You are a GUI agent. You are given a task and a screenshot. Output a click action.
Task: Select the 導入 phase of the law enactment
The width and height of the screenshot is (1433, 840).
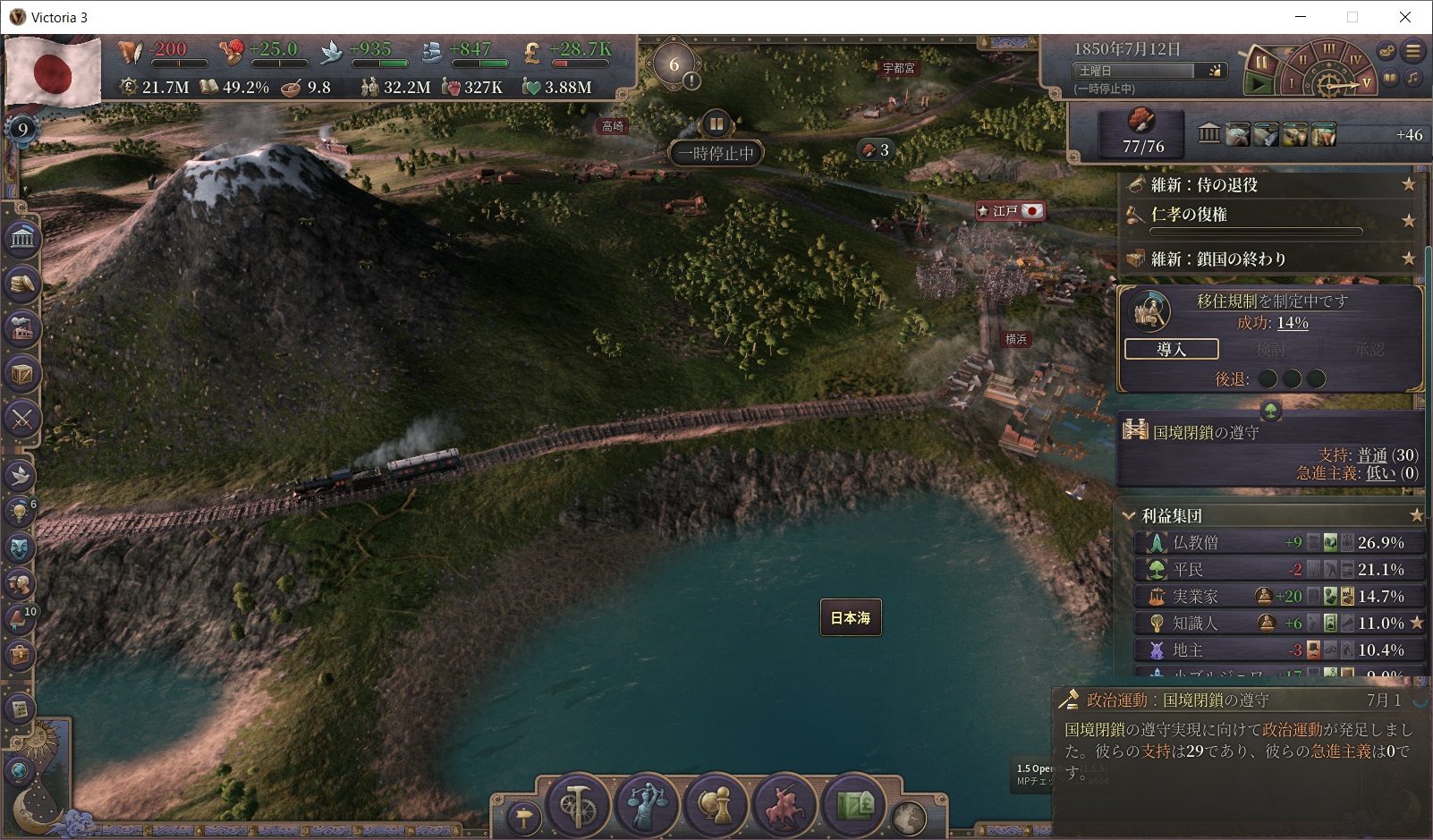[1171, 349]
